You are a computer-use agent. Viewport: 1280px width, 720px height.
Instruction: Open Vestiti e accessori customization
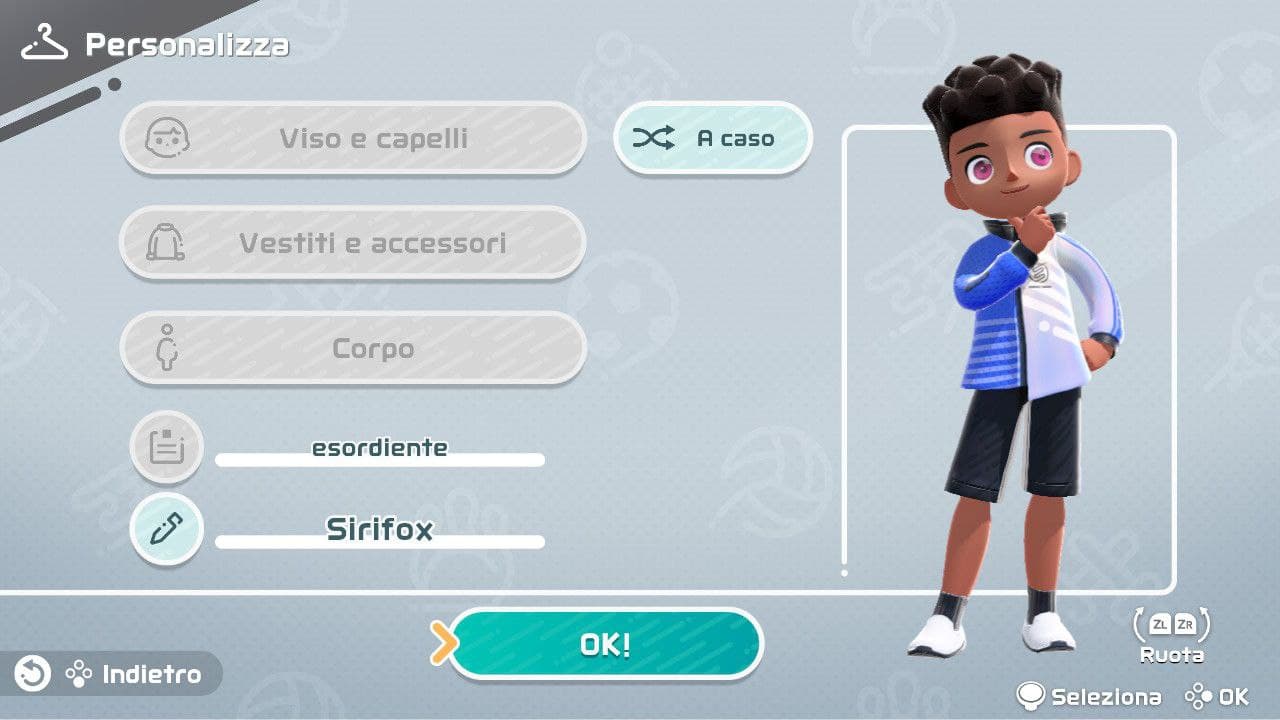(x=352, y=243)
